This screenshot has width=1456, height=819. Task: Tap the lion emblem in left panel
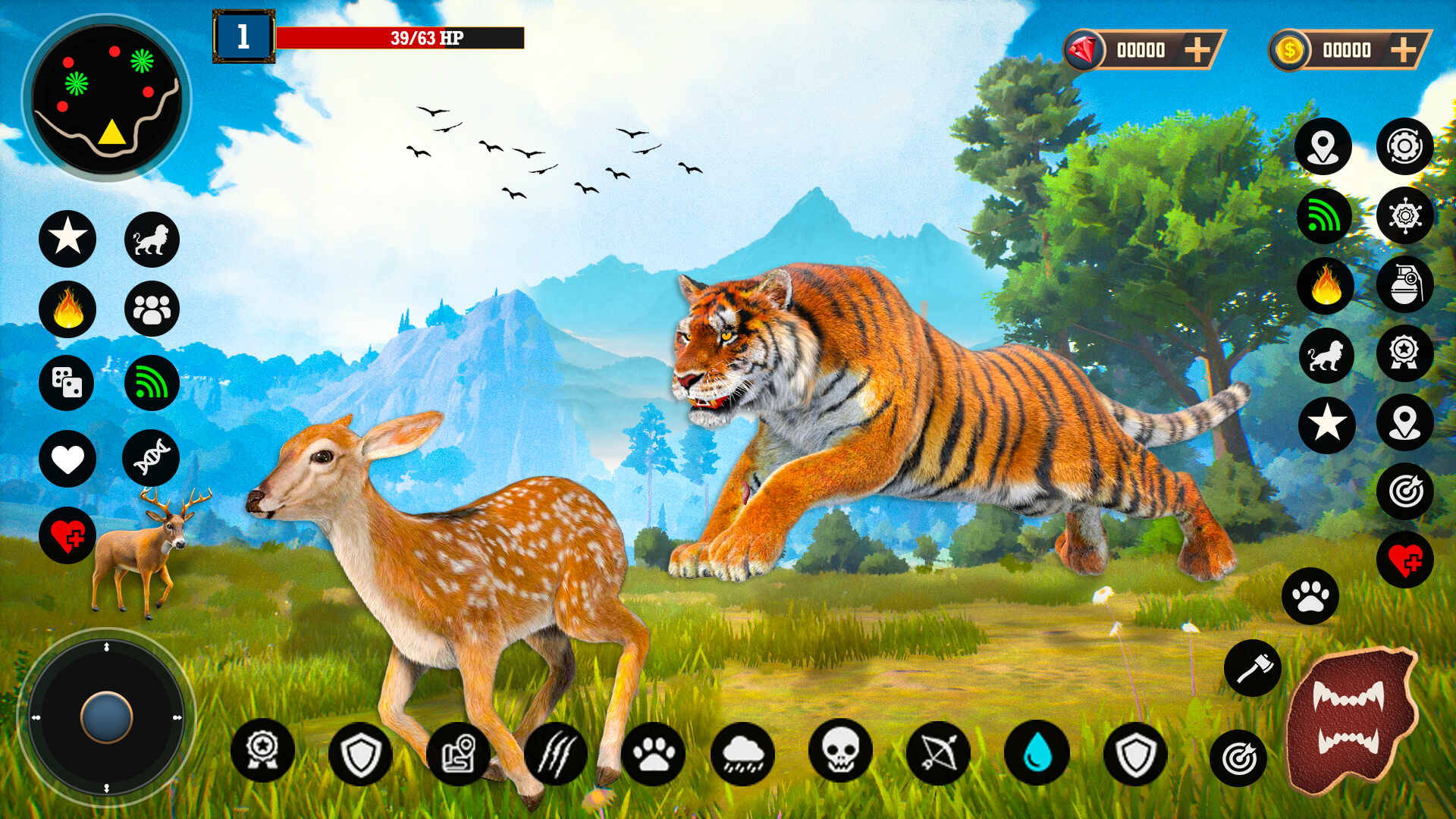151,239
